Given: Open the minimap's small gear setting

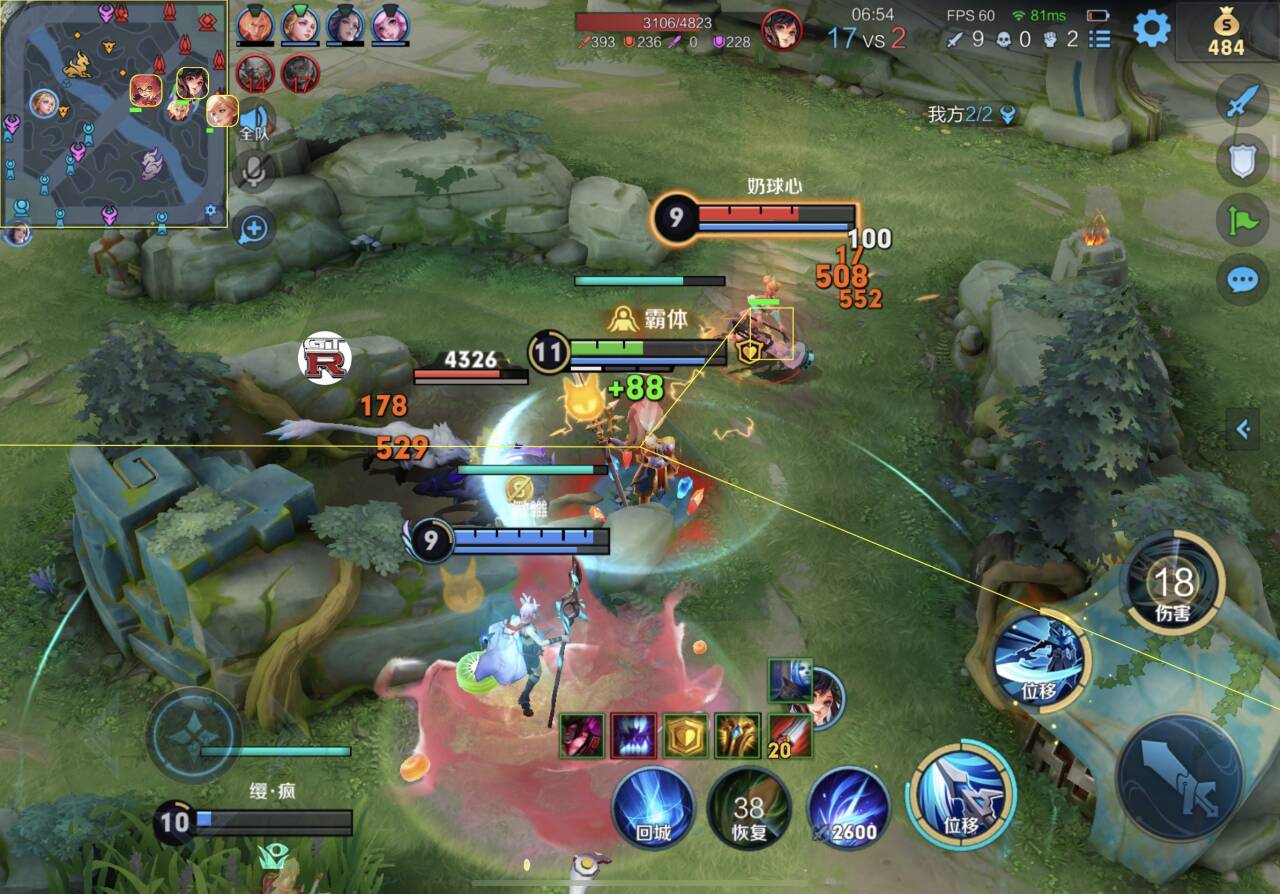Looking at the screenshot, I should click(211, 211).
